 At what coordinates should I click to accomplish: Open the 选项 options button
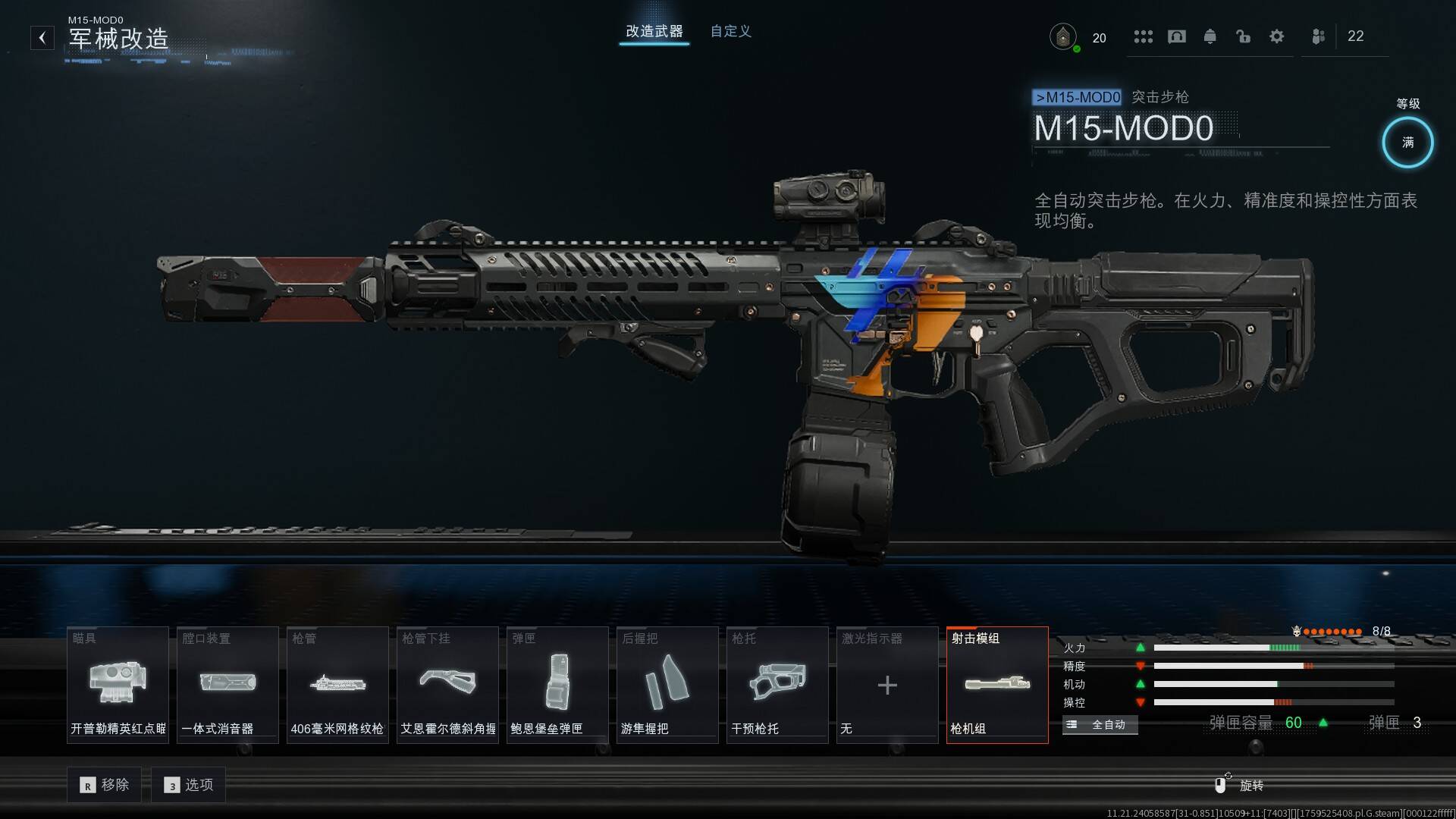[x=189, y=785]
